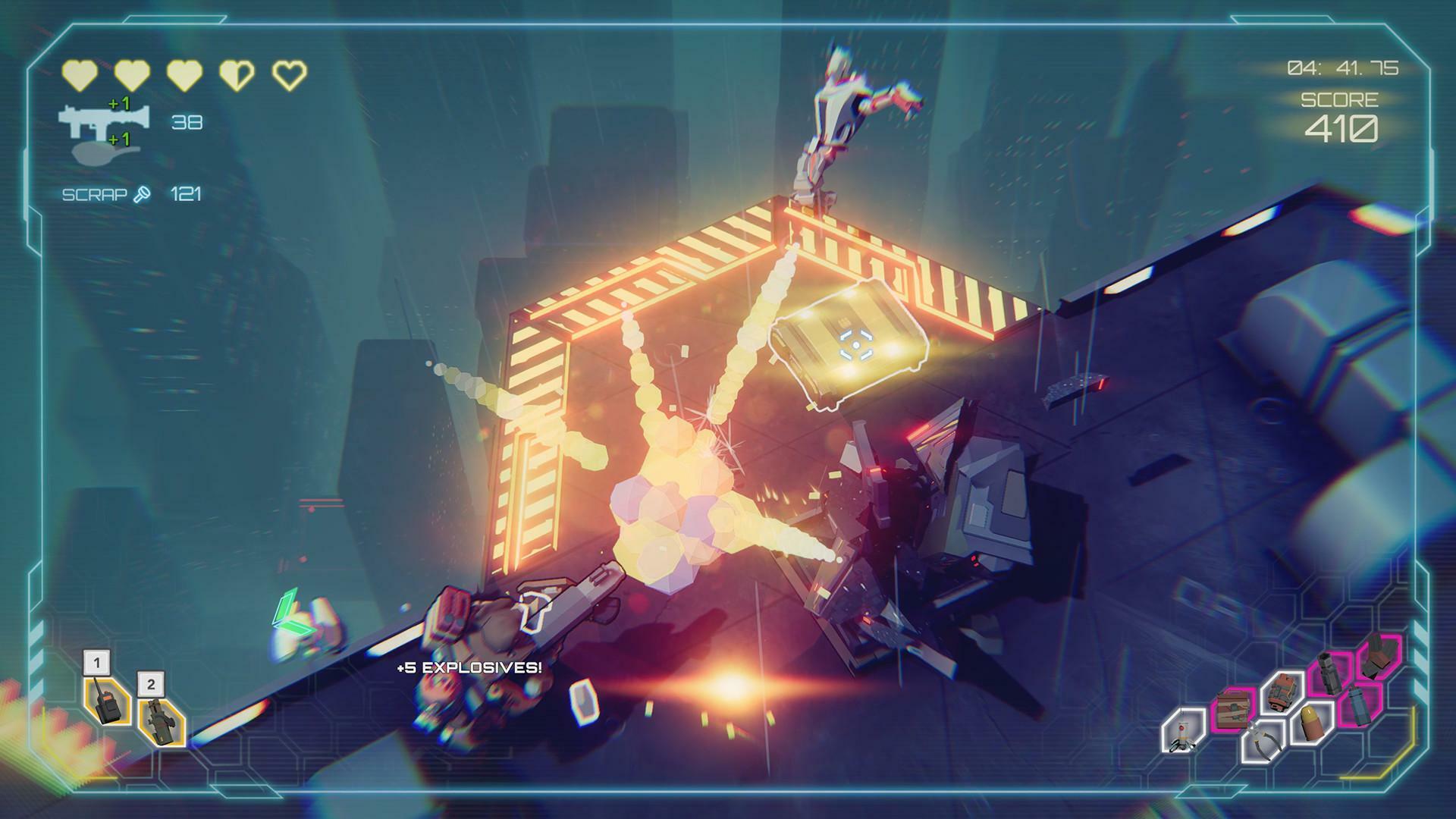Click the grenade bundle item in the white hex
The width and height of the screenshot is (1456, 819).
point(1282,692)
